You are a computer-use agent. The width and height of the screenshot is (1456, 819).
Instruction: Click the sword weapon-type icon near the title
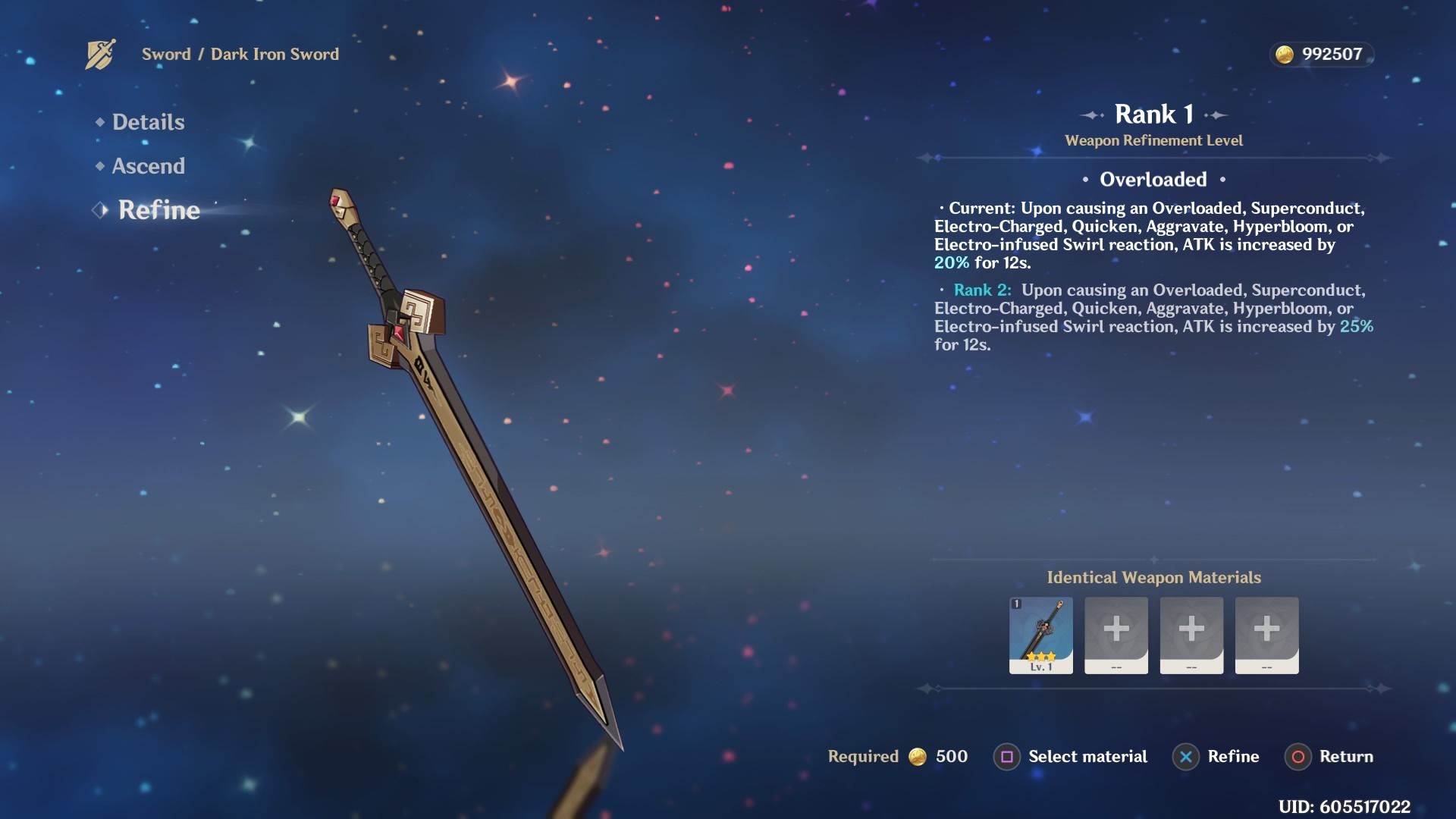101,53
